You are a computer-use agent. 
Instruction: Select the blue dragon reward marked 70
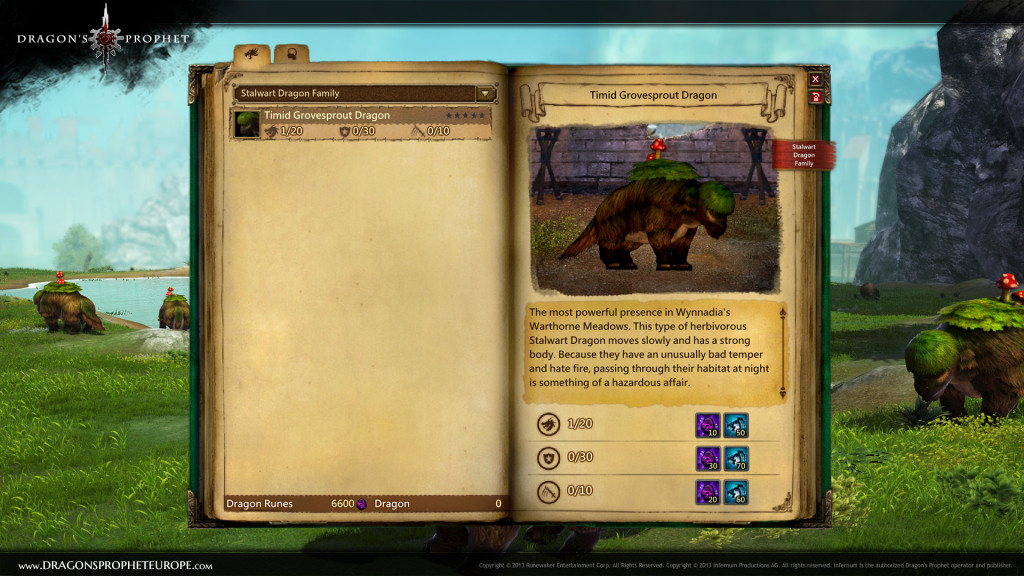click(x=736, y=458)
